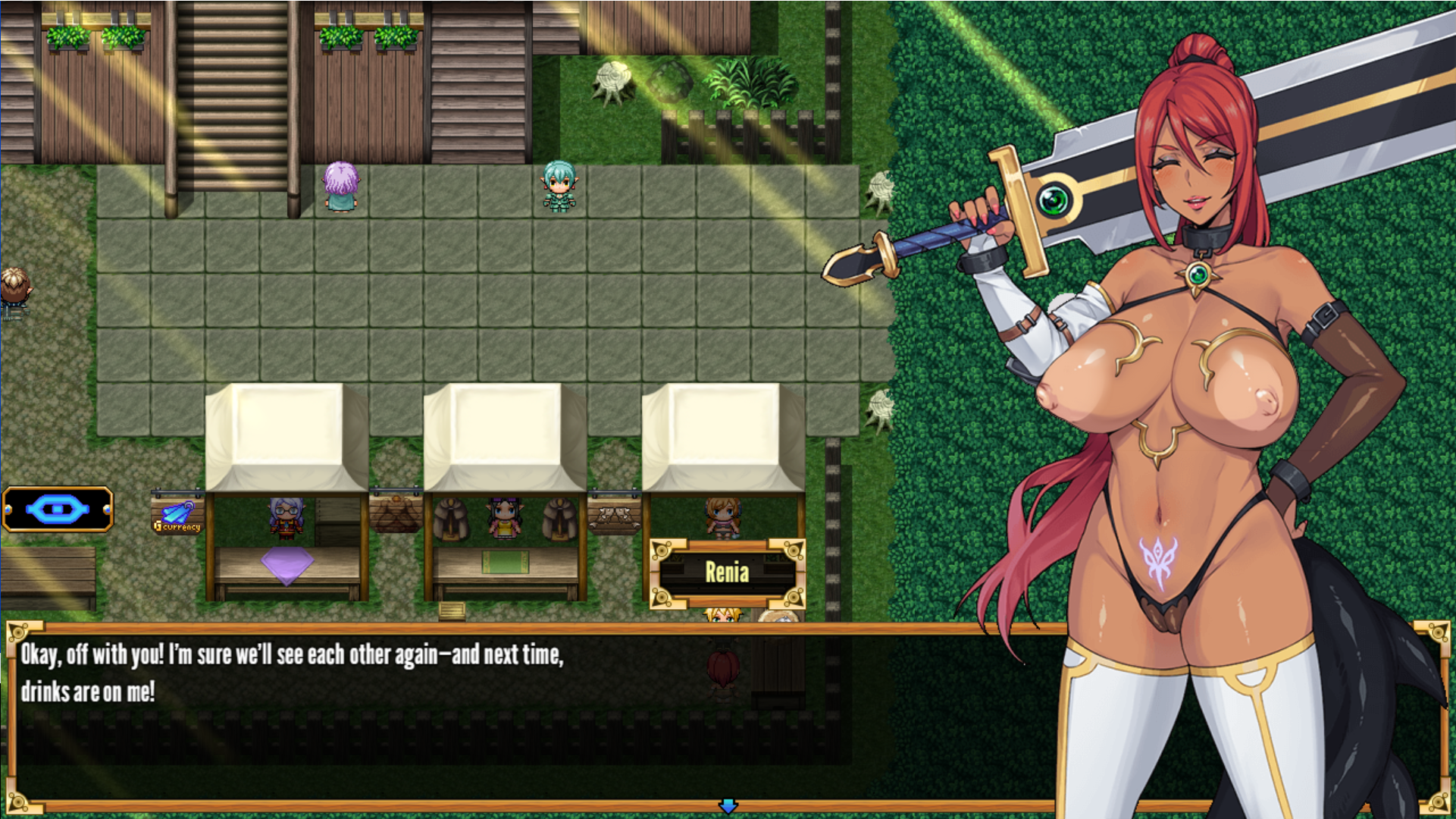
Task: Advance Renia's dialogue text box
Action: [455, 713]
